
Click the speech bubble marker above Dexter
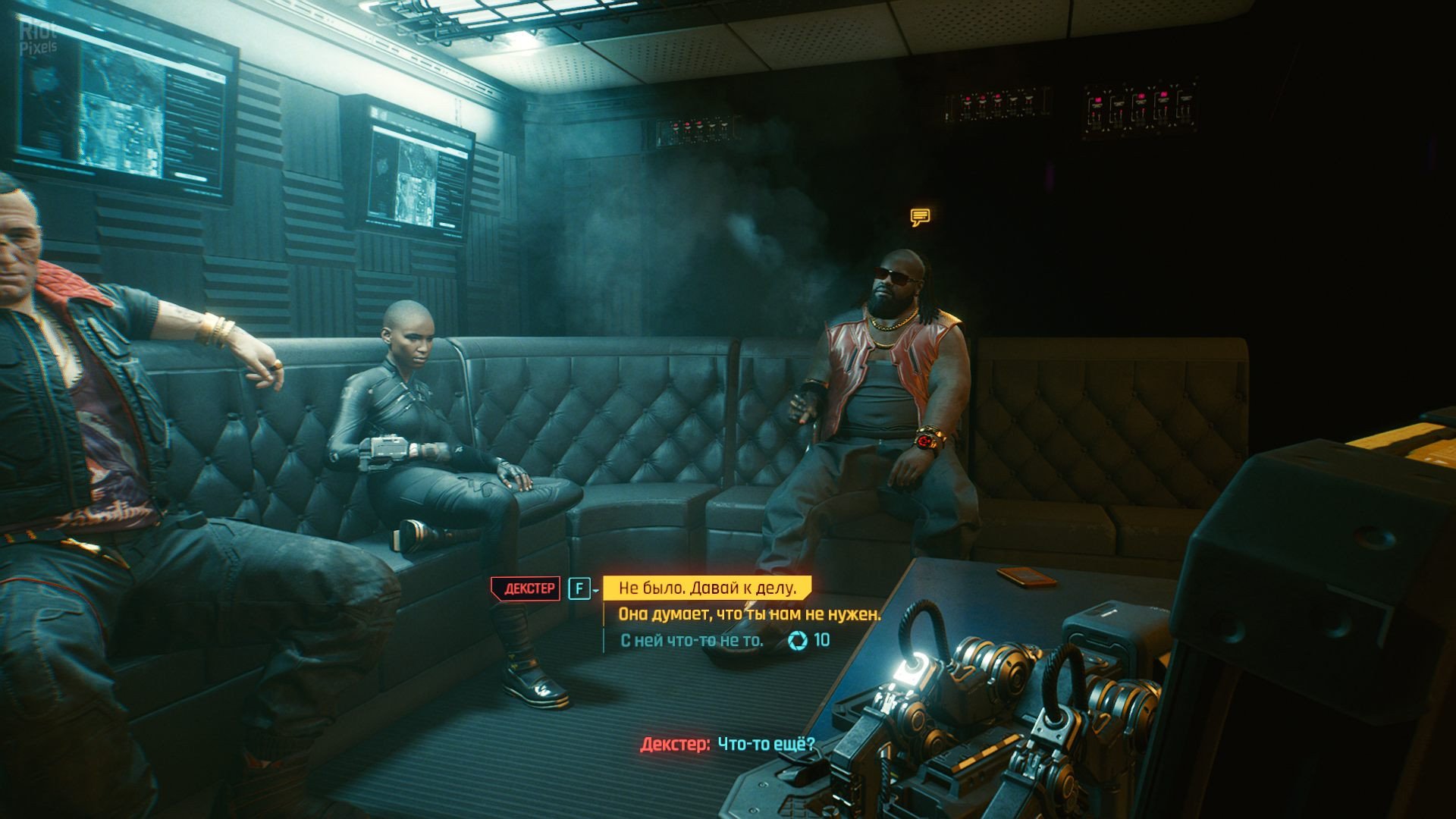click(920, 218)
